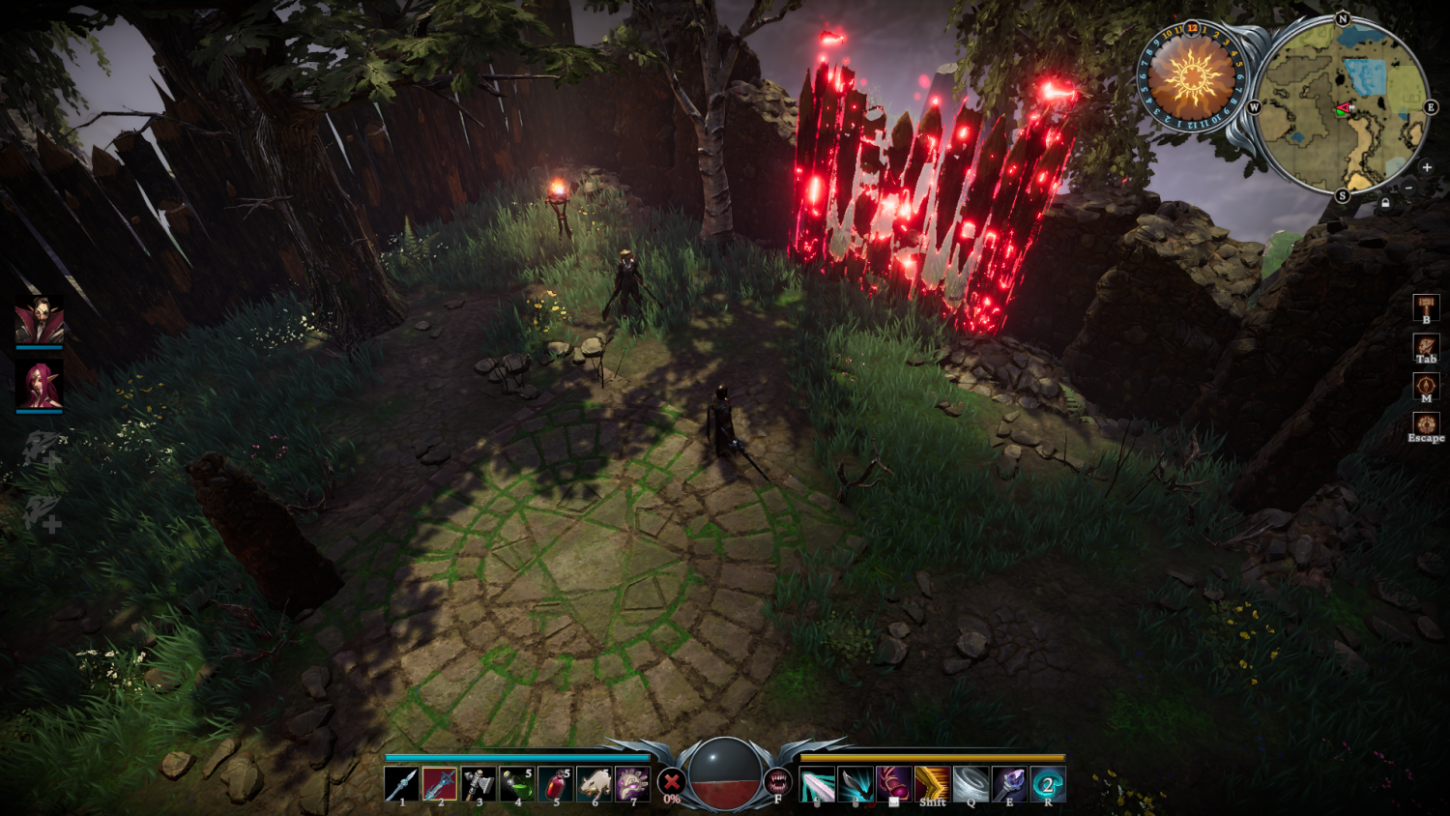Image resolution: width=1450 pixels, height=816 pixels.
Task: Select the purple flower item slot
Action: [x=632, y=783]
